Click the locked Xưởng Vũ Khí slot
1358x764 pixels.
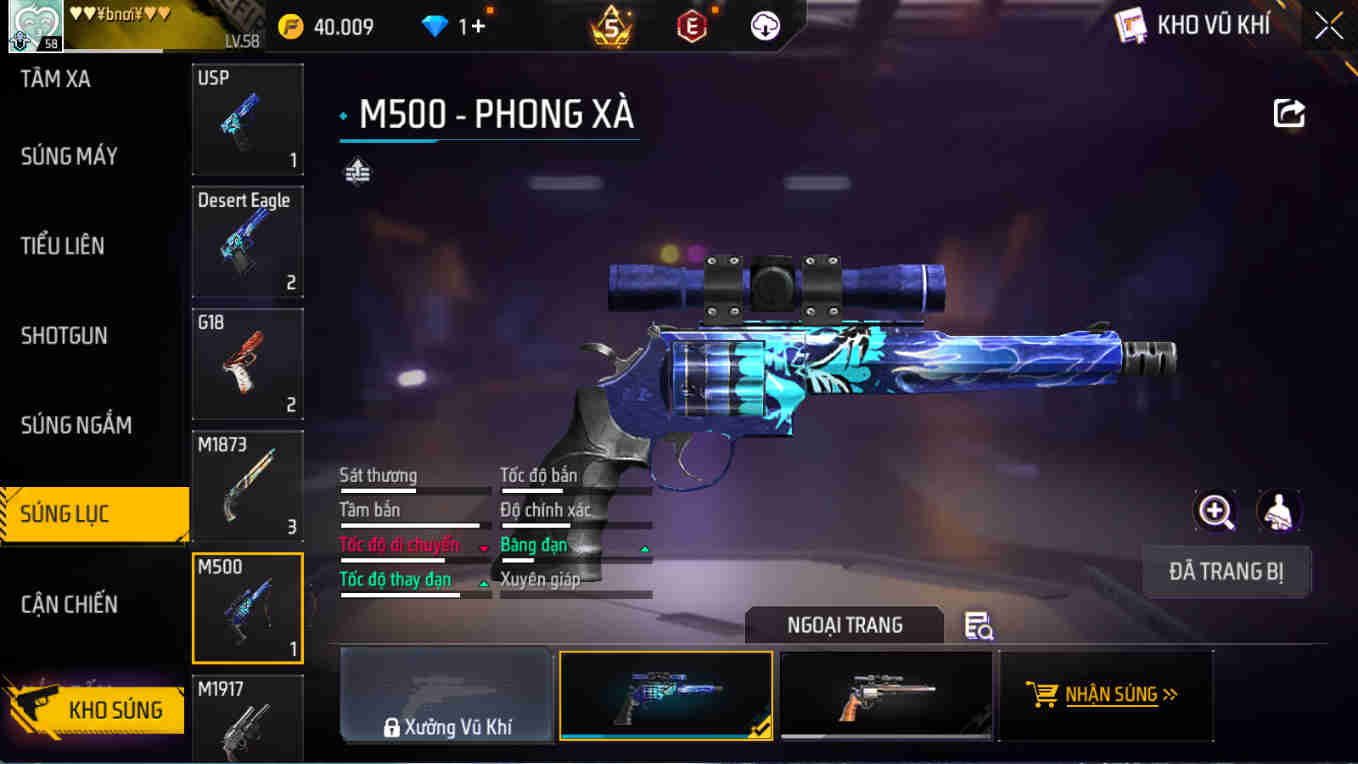(446, 694)
